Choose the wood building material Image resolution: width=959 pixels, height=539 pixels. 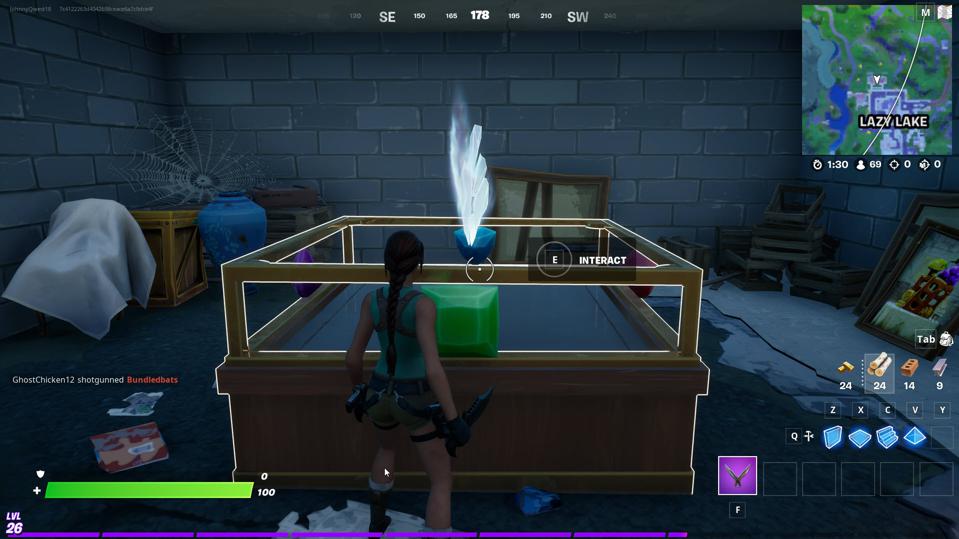coord(879,366)
